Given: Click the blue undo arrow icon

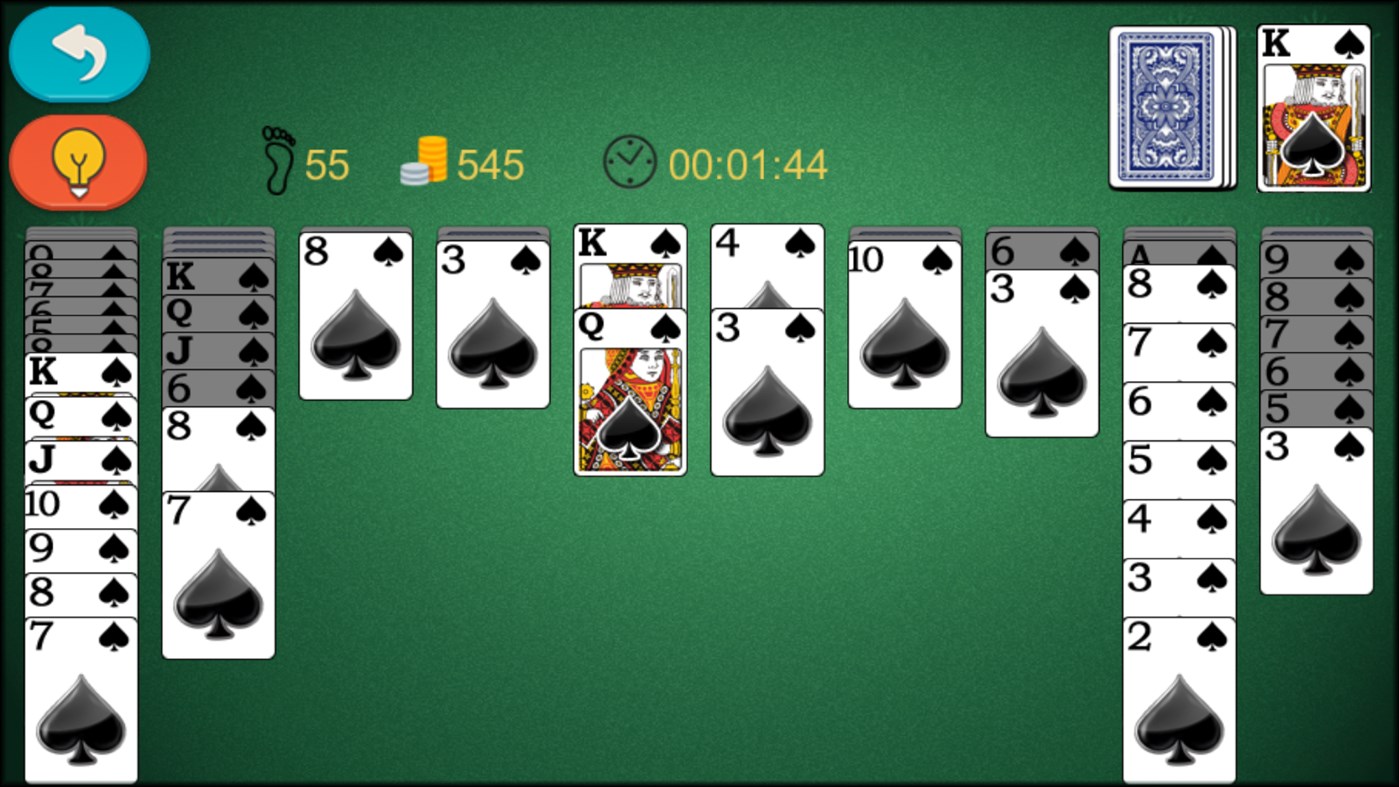Looking at the screenshot, I should tap(78, 54).
